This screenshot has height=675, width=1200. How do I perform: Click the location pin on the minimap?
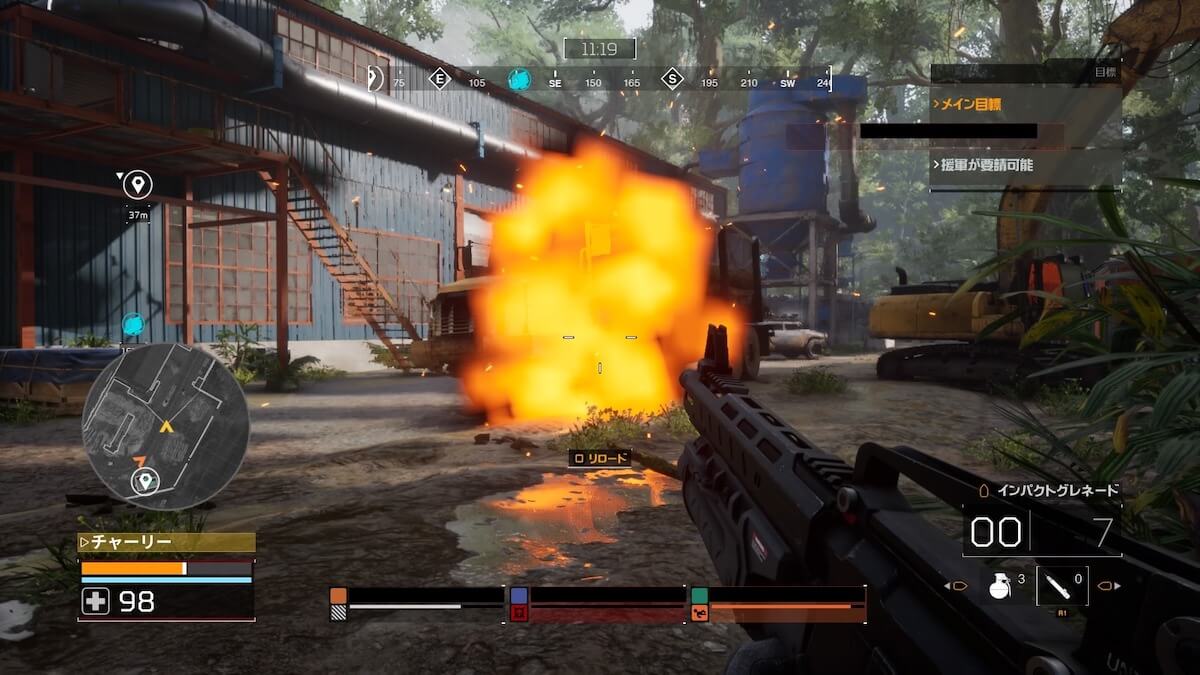[146, 482]
